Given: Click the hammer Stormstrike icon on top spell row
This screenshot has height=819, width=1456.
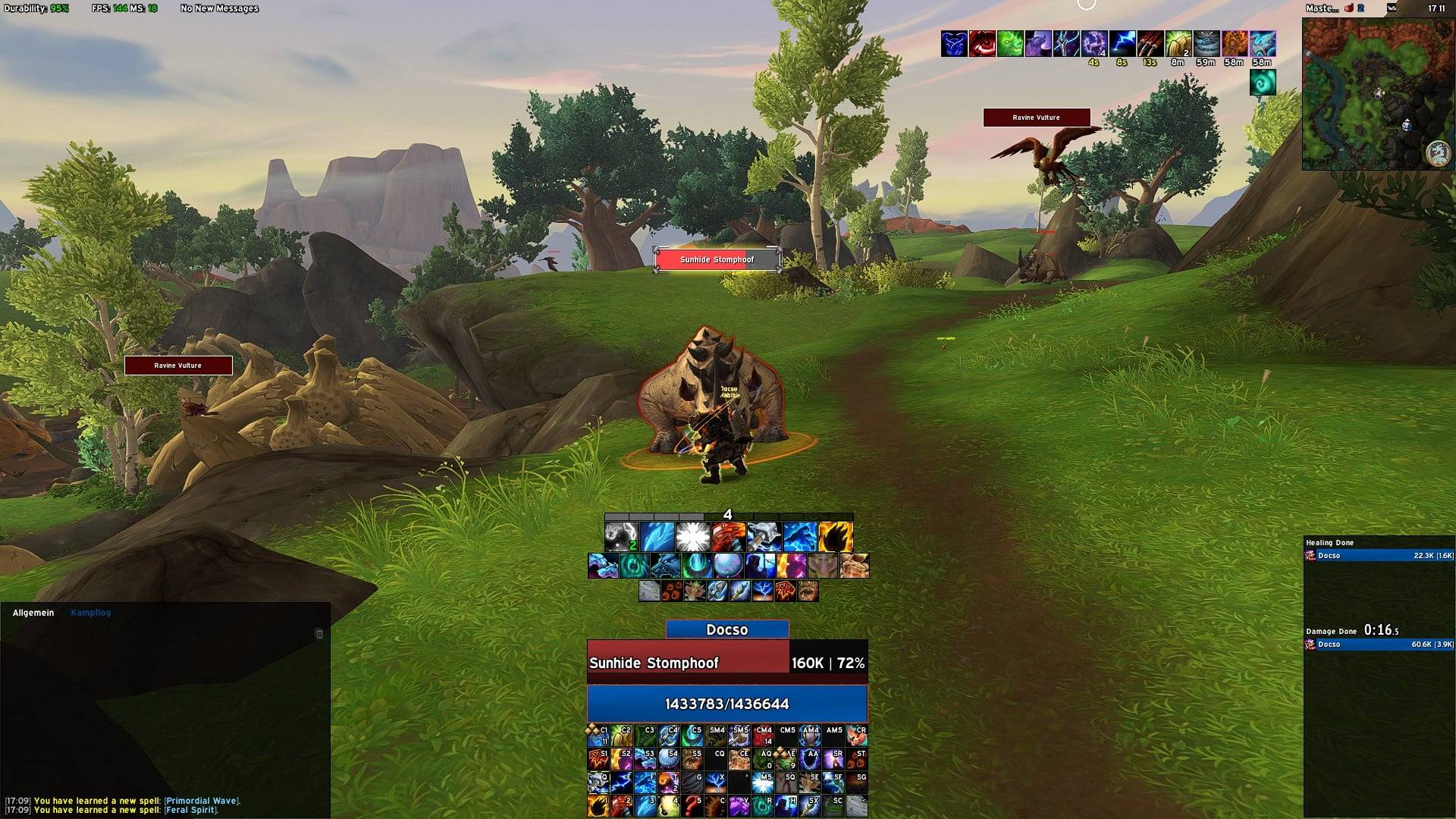Looking at the screenshot, I should coord(763,536).
